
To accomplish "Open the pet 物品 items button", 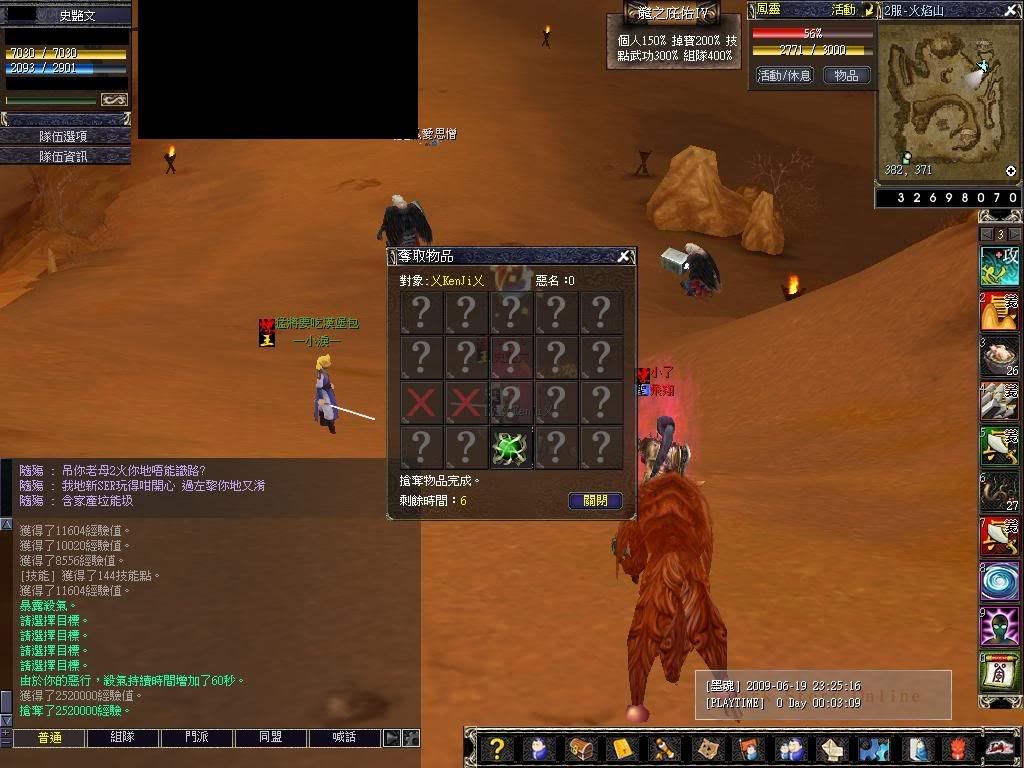I will pyautogui.click(x=846, y=76).
